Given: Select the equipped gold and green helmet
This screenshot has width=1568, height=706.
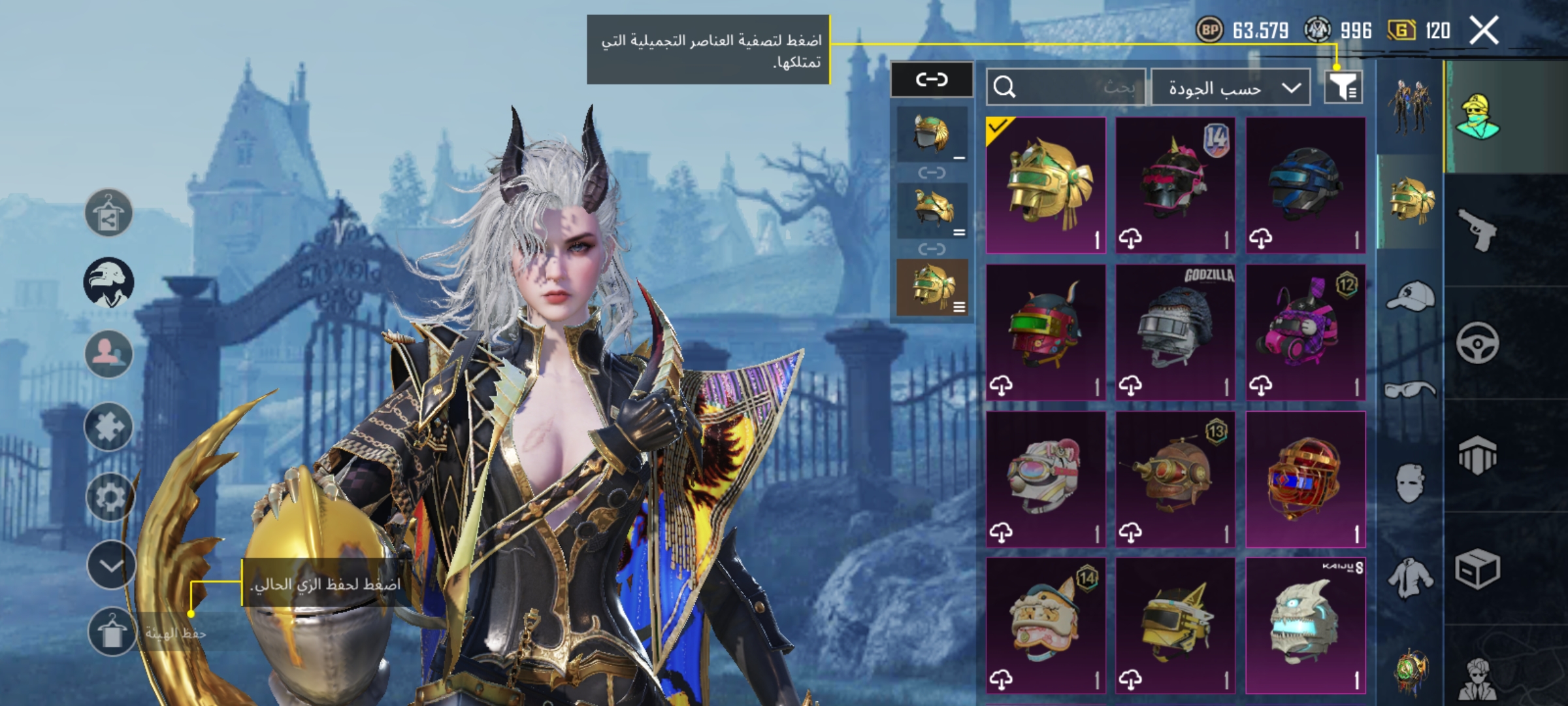Looking at the screenshot, I should [x=1045, y=185].
